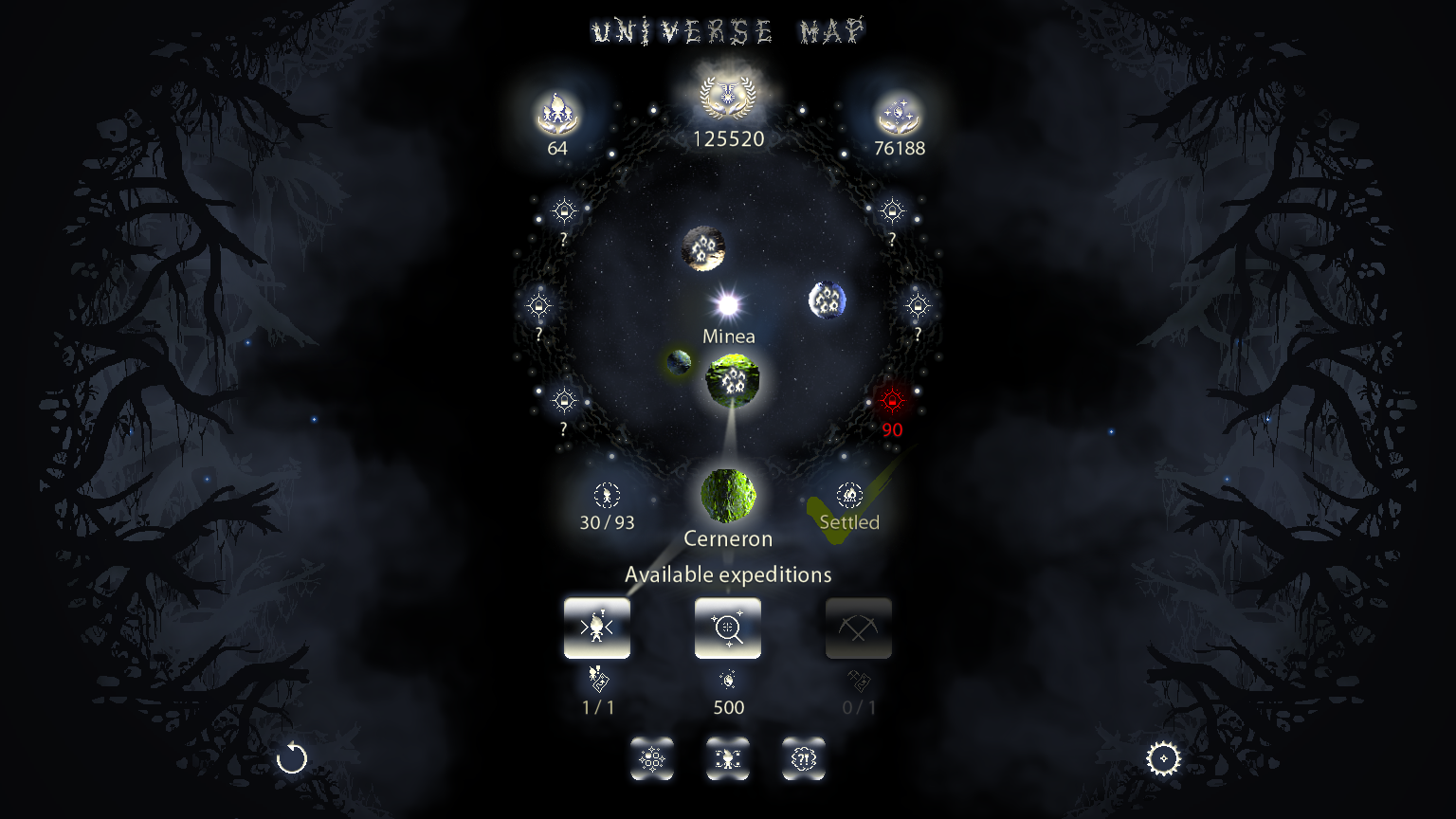Open the villager summon icon at bottom center
1456x819 pixels.
tap(727, 758)
